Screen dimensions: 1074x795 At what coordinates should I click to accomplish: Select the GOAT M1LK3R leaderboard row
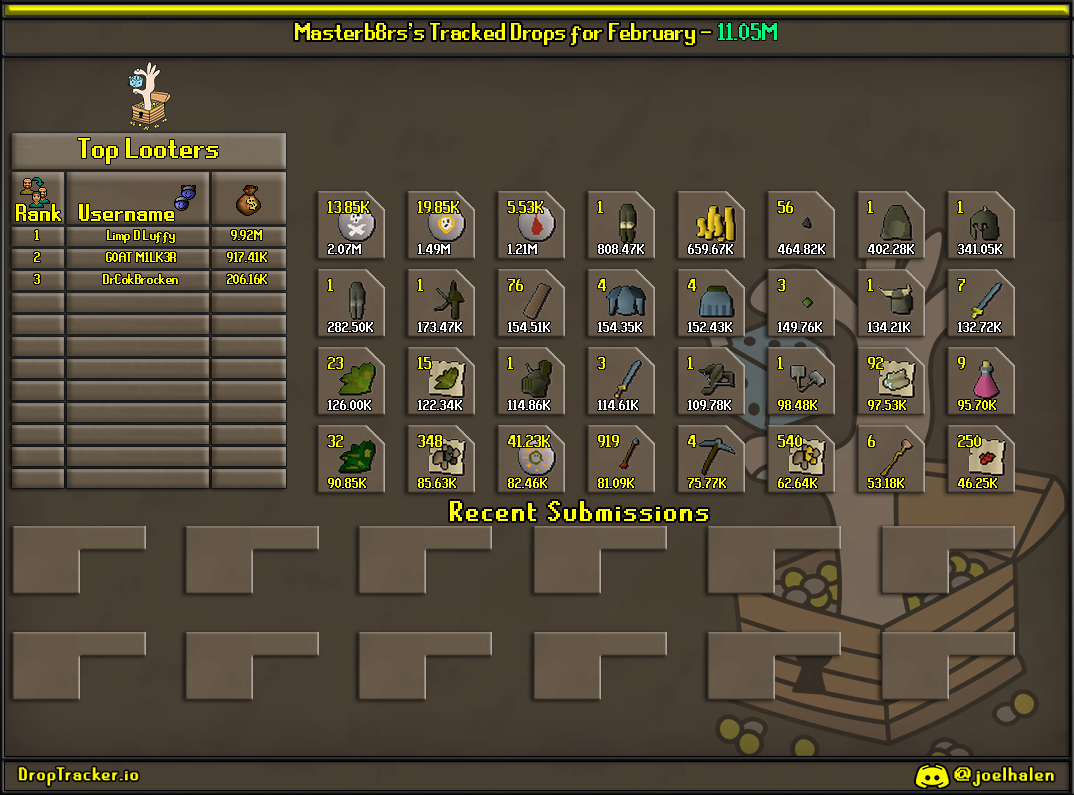141,258
